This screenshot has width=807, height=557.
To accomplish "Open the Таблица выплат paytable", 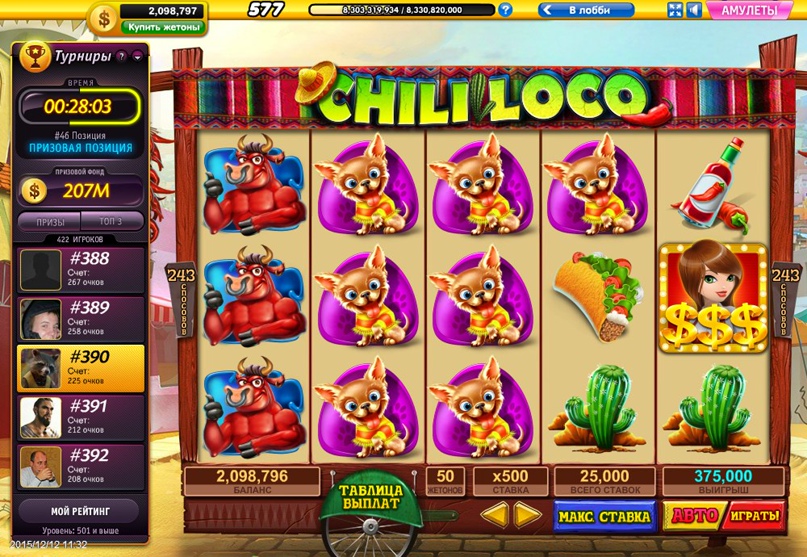I will click(x=370, y=499).
